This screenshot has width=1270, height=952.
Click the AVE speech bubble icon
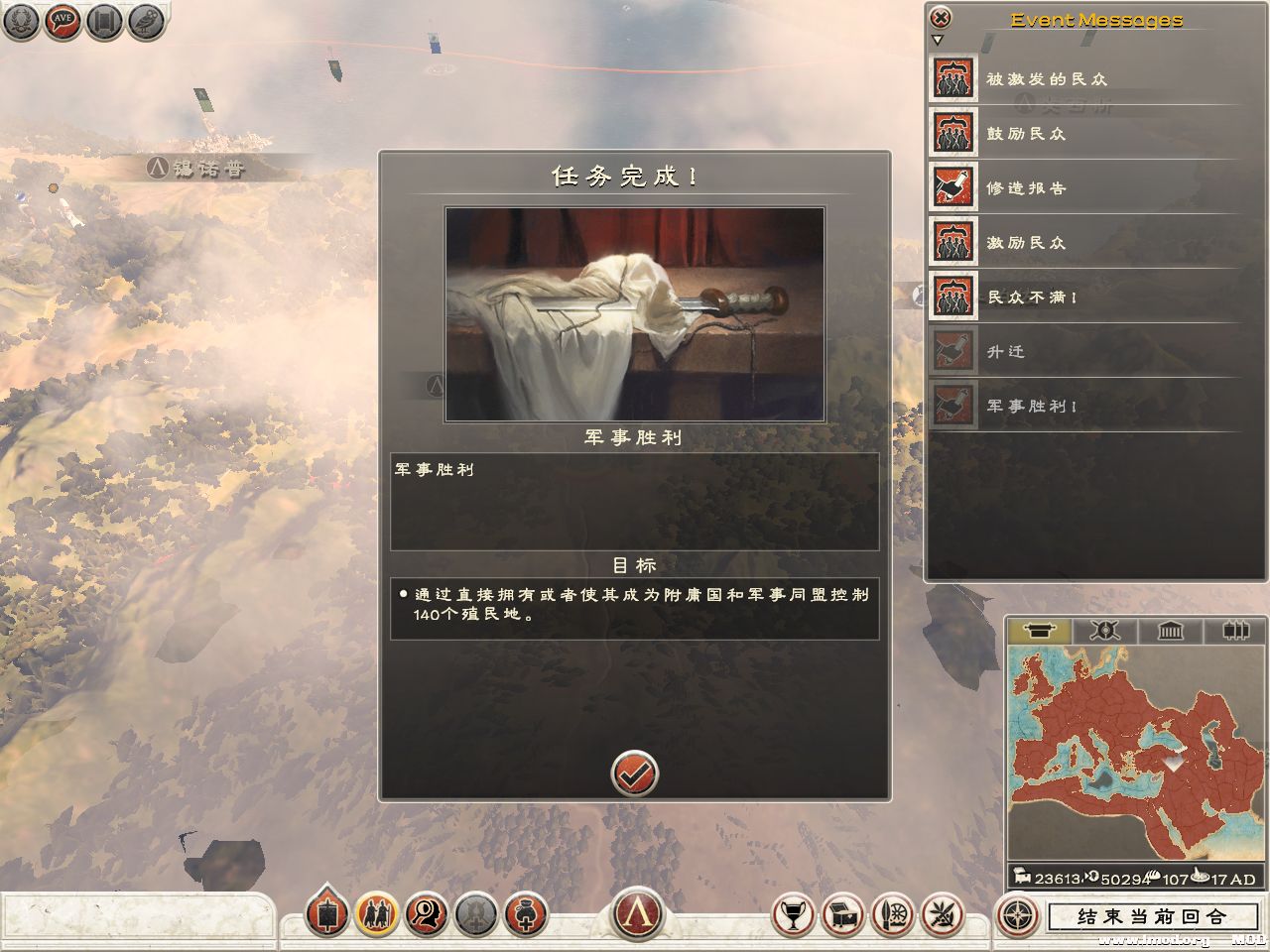coord(61,20)
